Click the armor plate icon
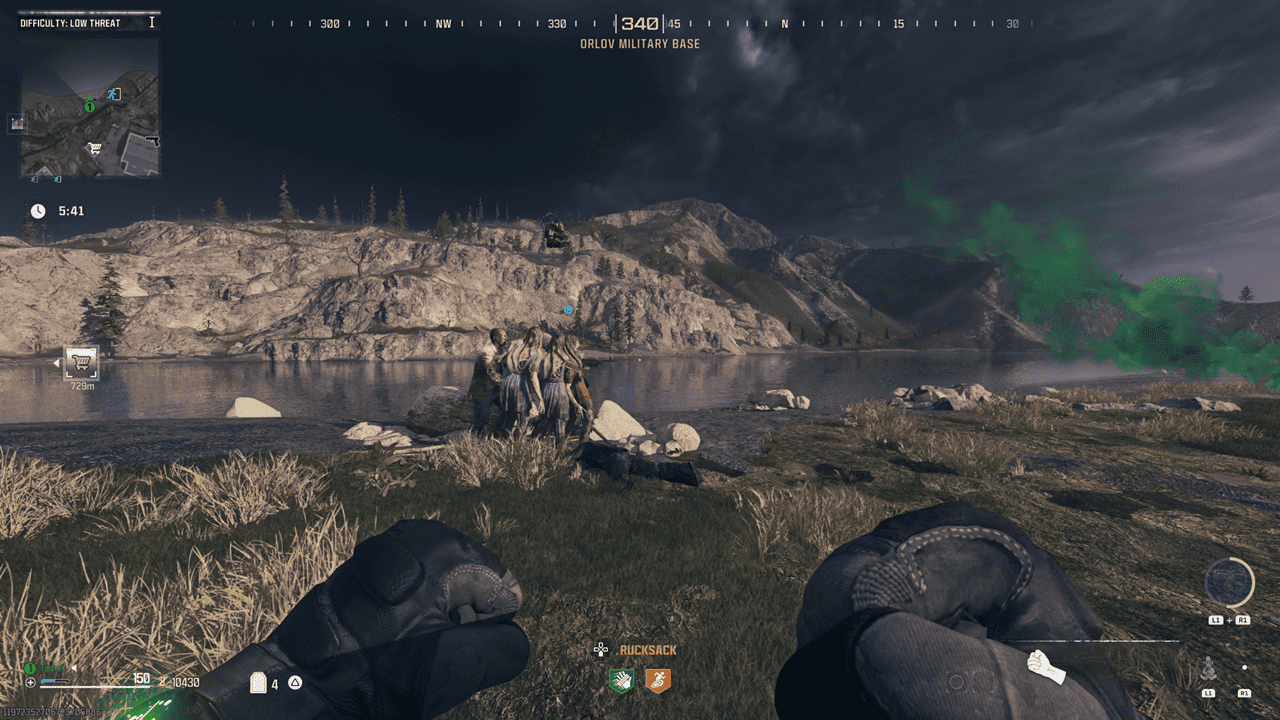This screenshot has height=720, width=1280. click(x=258, y=683)
